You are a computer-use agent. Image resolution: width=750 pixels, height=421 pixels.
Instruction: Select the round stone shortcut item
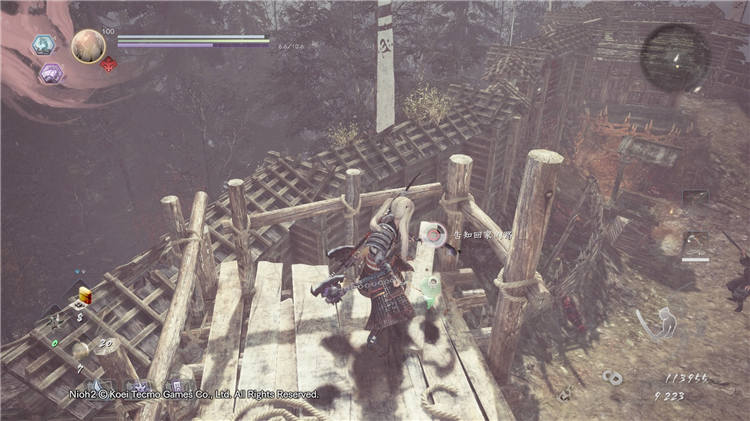click(79, 349)
